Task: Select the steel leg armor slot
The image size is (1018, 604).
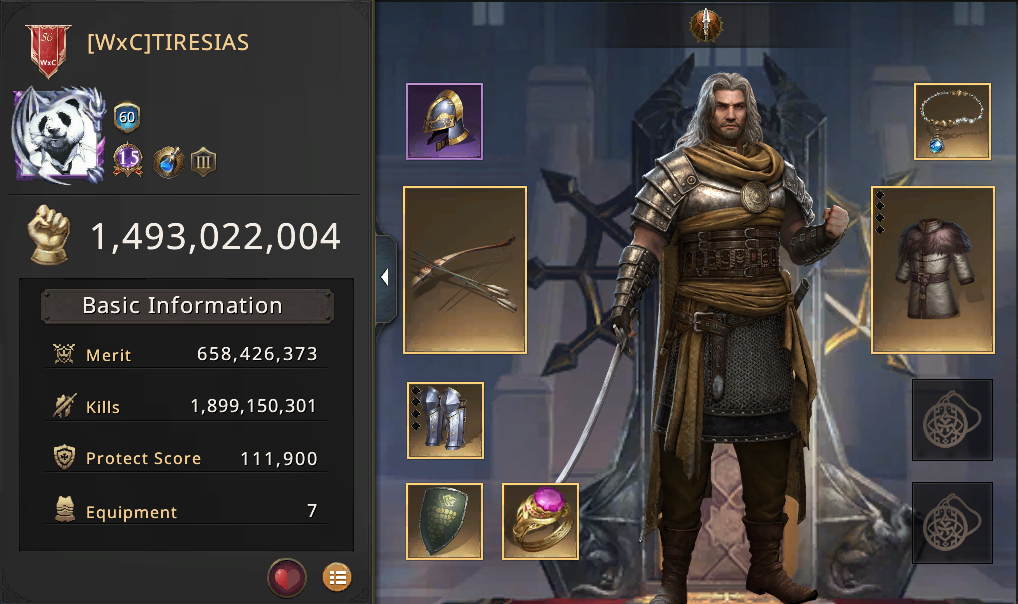Action: click(445, 420)
